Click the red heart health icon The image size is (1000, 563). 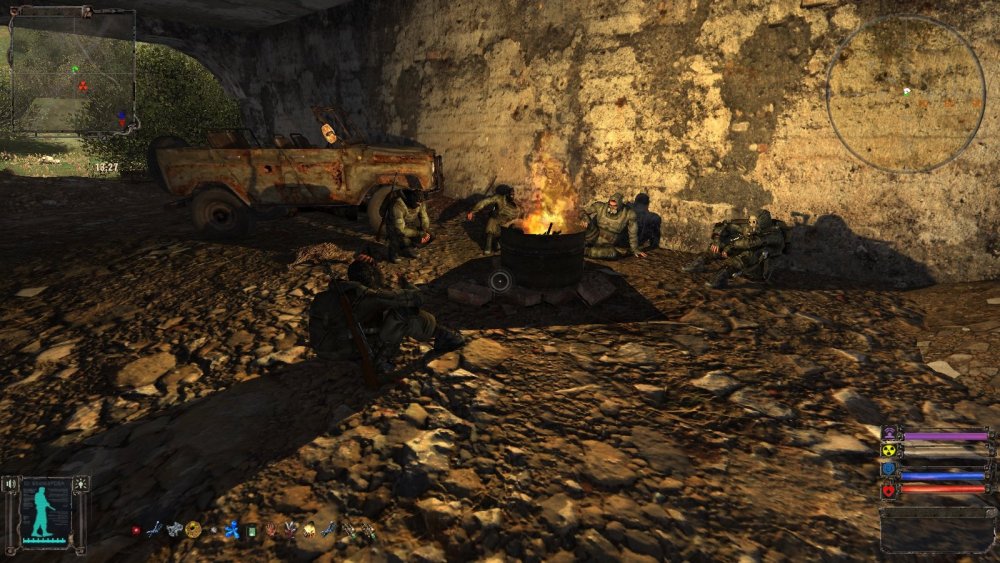tap(889, 489)
